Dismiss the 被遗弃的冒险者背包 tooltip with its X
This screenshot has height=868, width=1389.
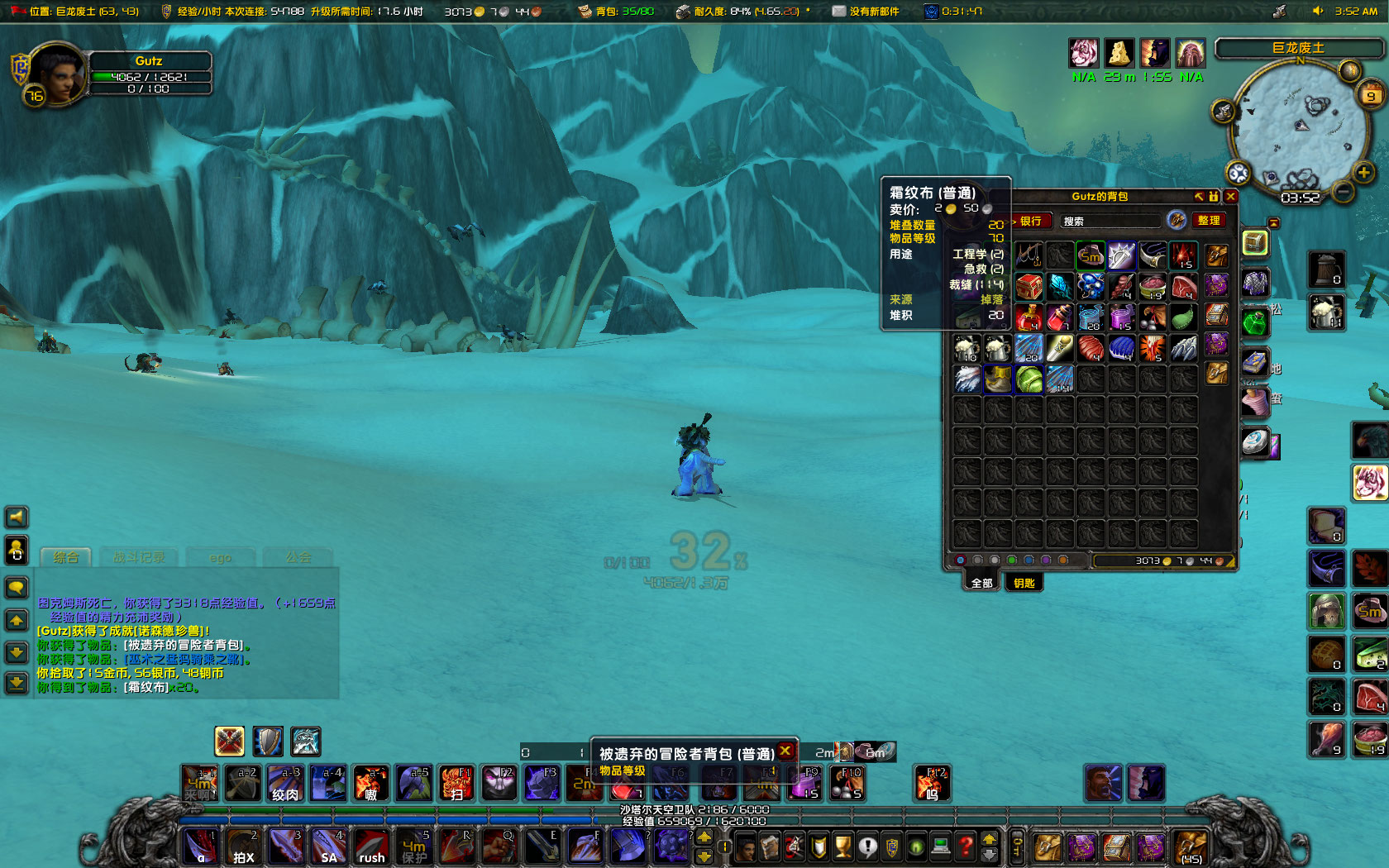(x=785, y=751)
